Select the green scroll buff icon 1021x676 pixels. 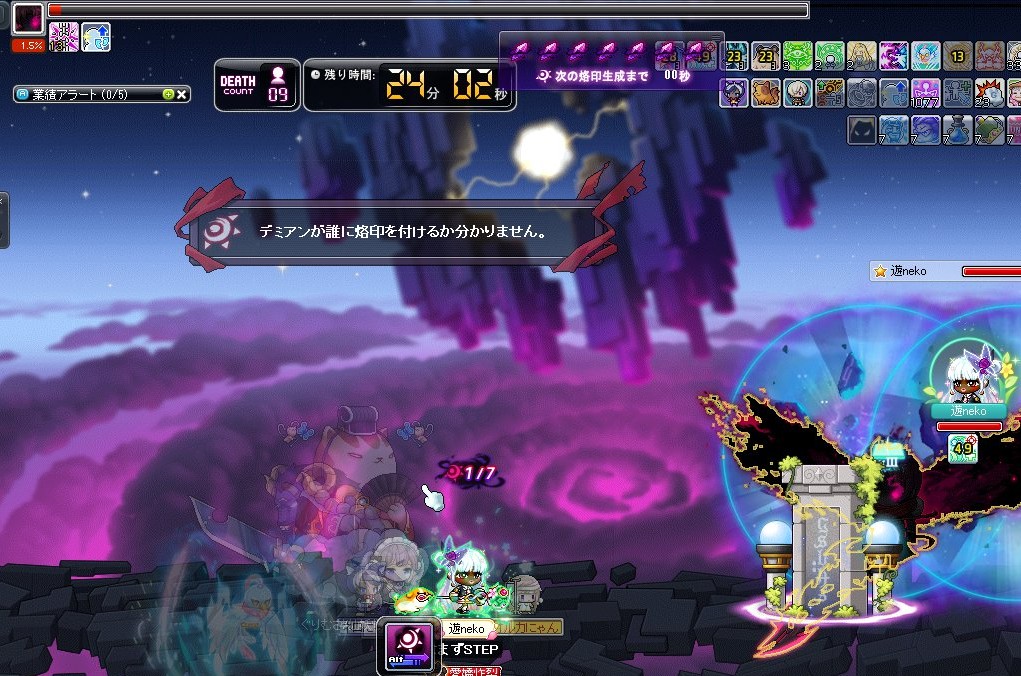pos(990,130)
